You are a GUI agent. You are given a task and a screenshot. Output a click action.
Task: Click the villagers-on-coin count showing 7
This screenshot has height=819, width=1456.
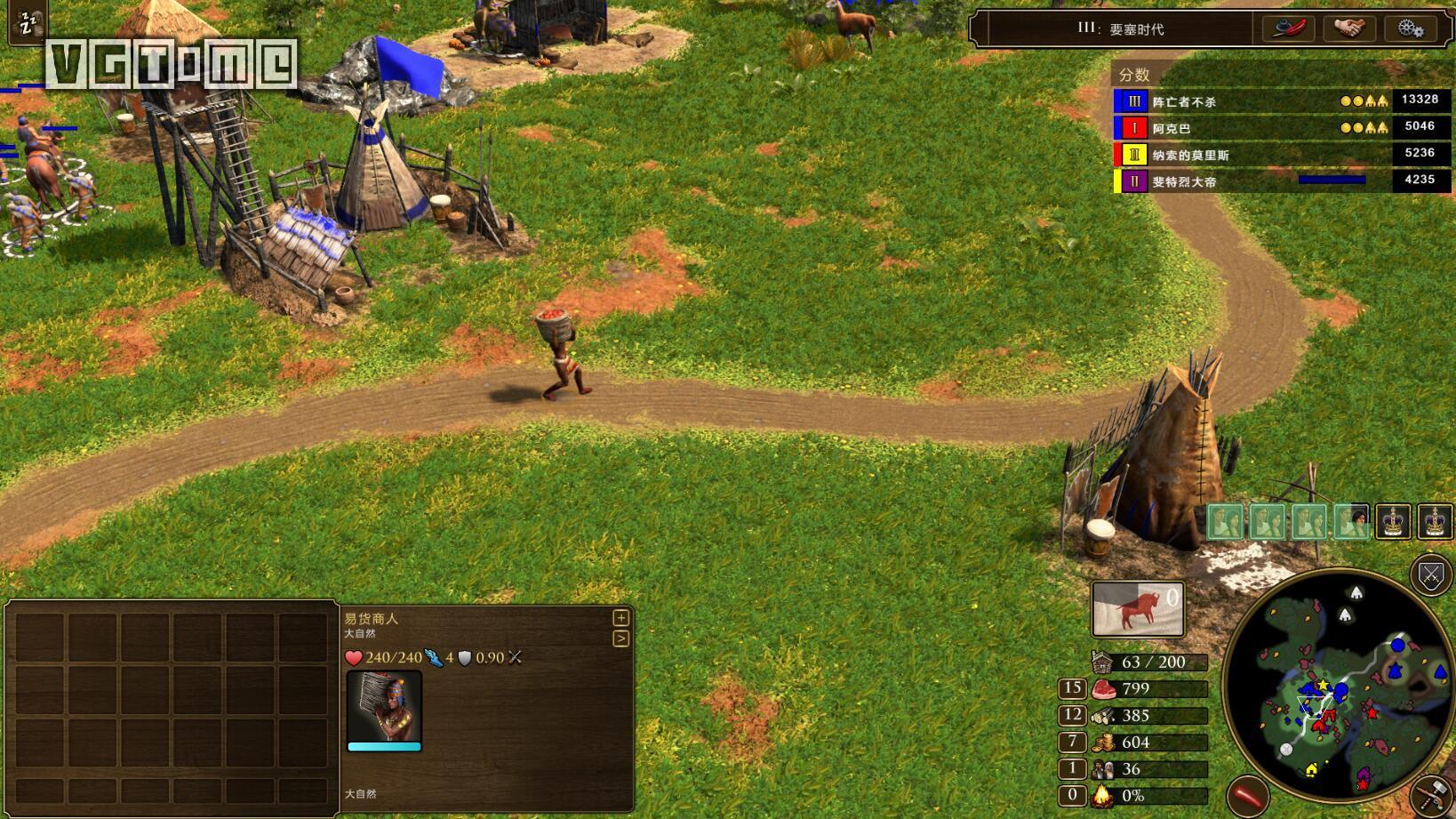(x=1072, y=742)
